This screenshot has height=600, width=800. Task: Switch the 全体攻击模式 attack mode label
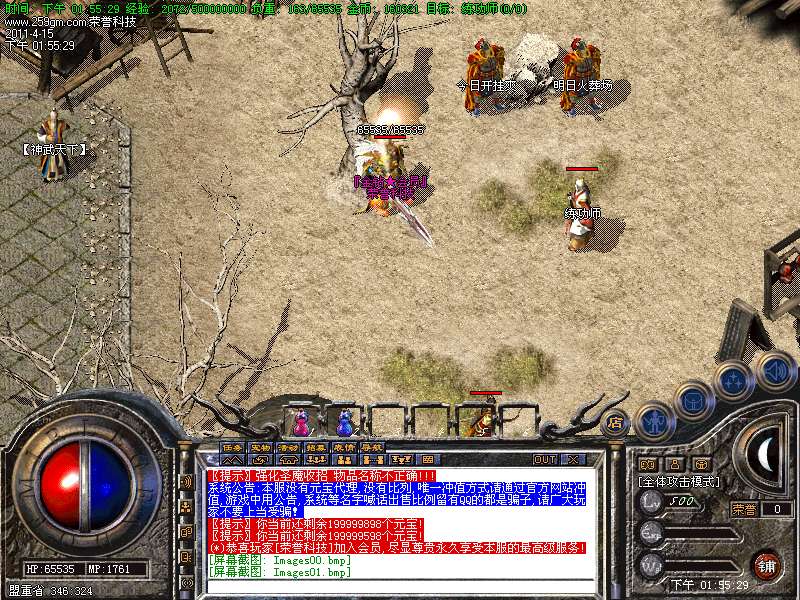(681, 481)
